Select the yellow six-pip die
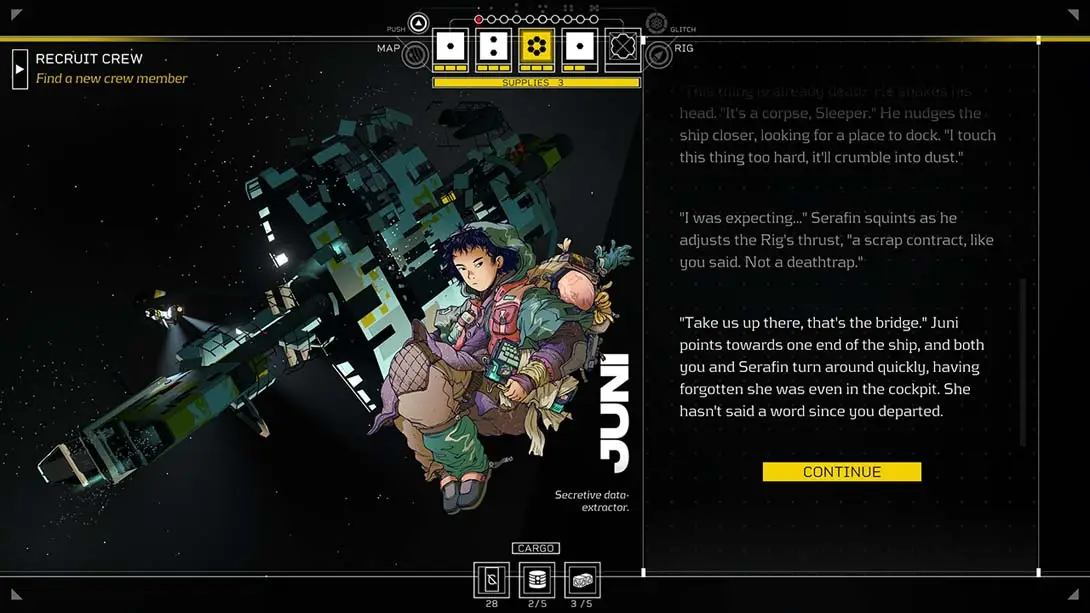1090x613 pixels. tap(536, 48)
